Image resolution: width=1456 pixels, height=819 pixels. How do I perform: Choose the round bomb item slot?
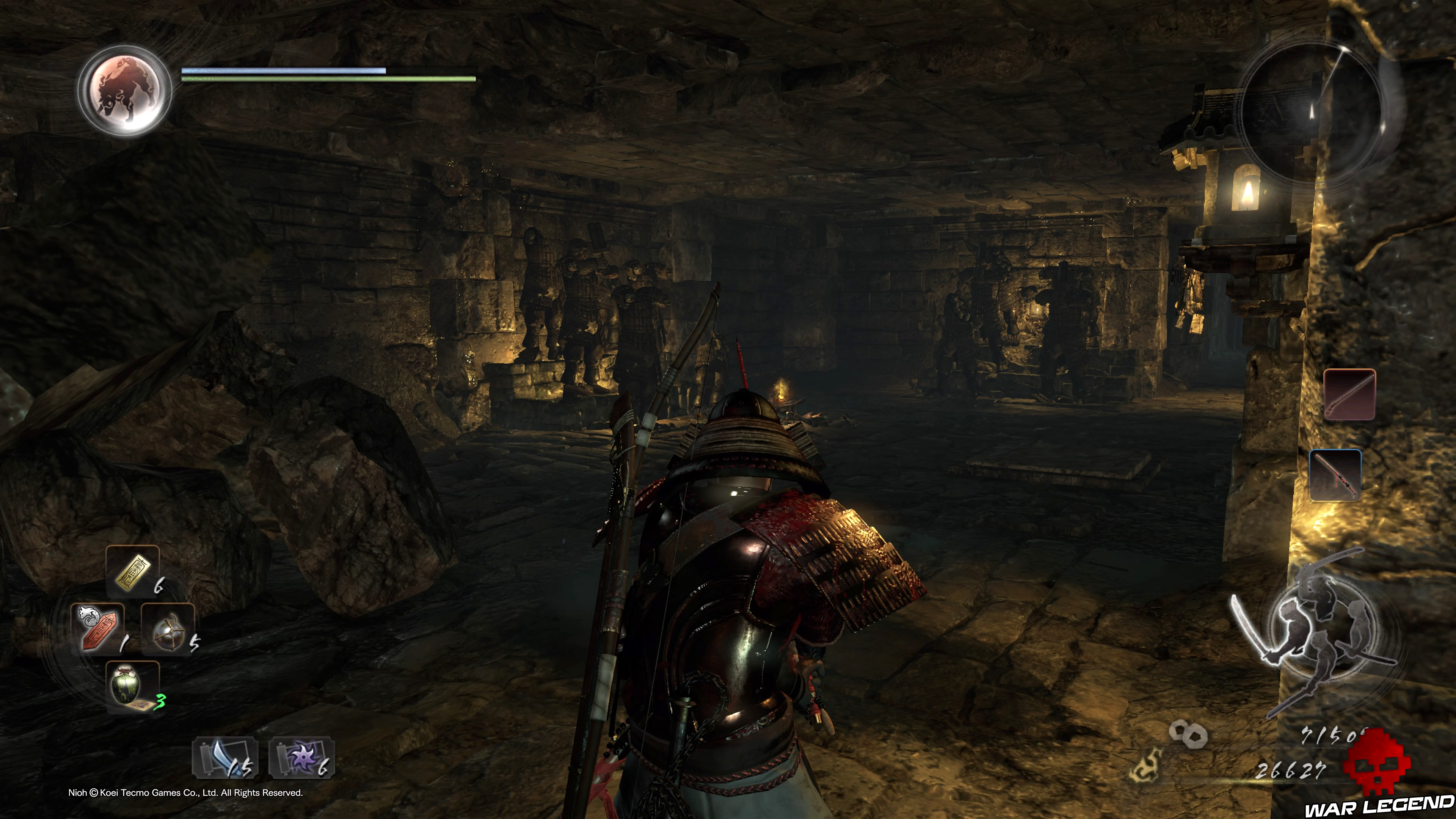click(168, 629)
